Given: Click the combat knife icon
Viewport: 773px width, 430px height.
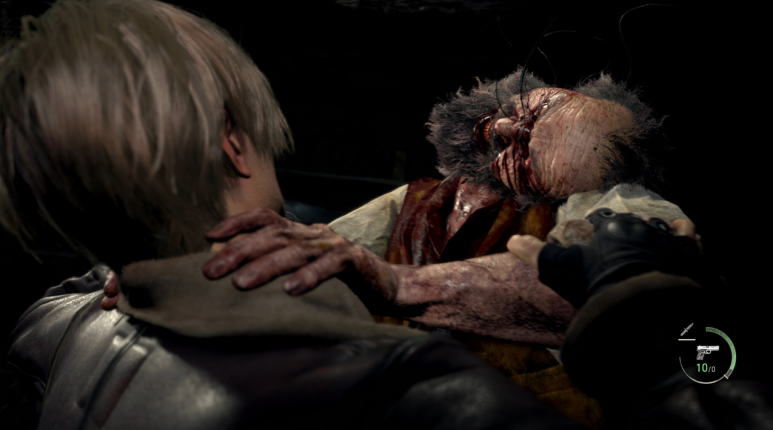Looking at the screenshot, I should click(686, 329).
